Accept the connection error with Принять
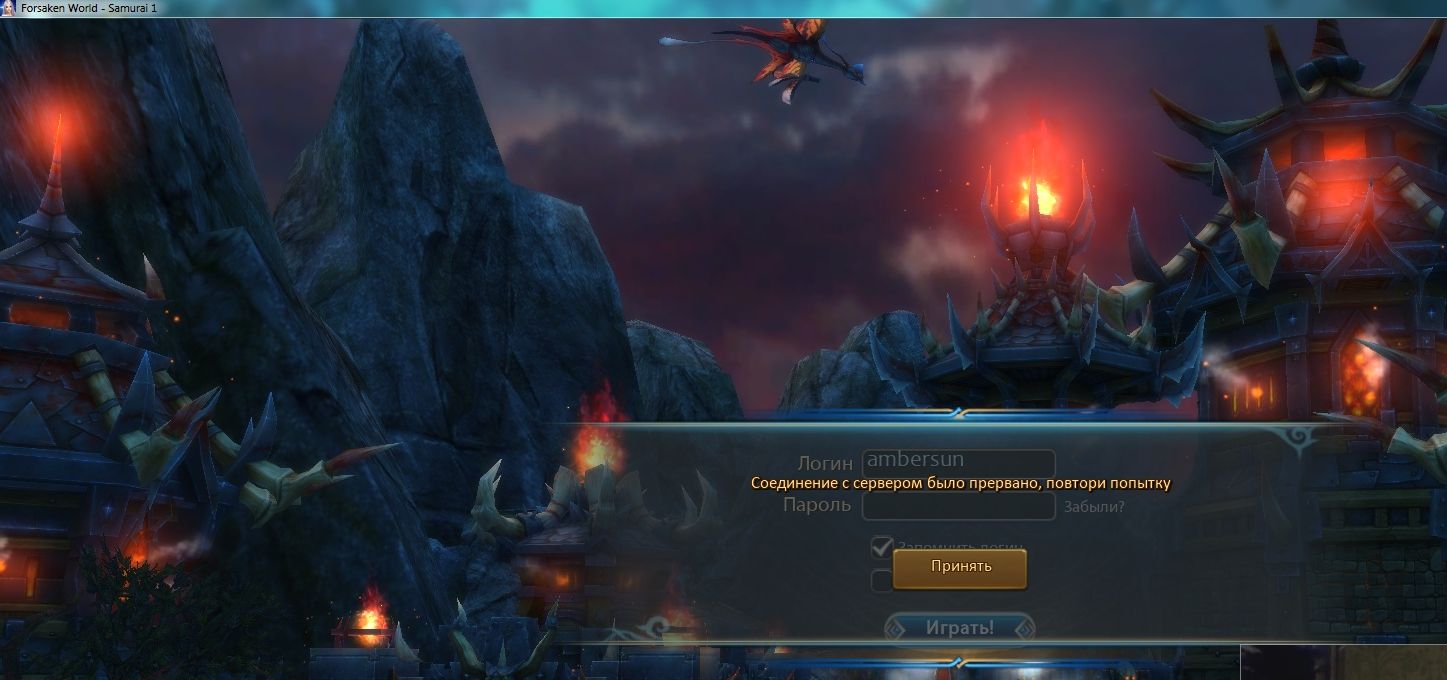Image resolution: width=1447 pixels, height=680 pixels. pyautogui.click(x=959, y=567)
